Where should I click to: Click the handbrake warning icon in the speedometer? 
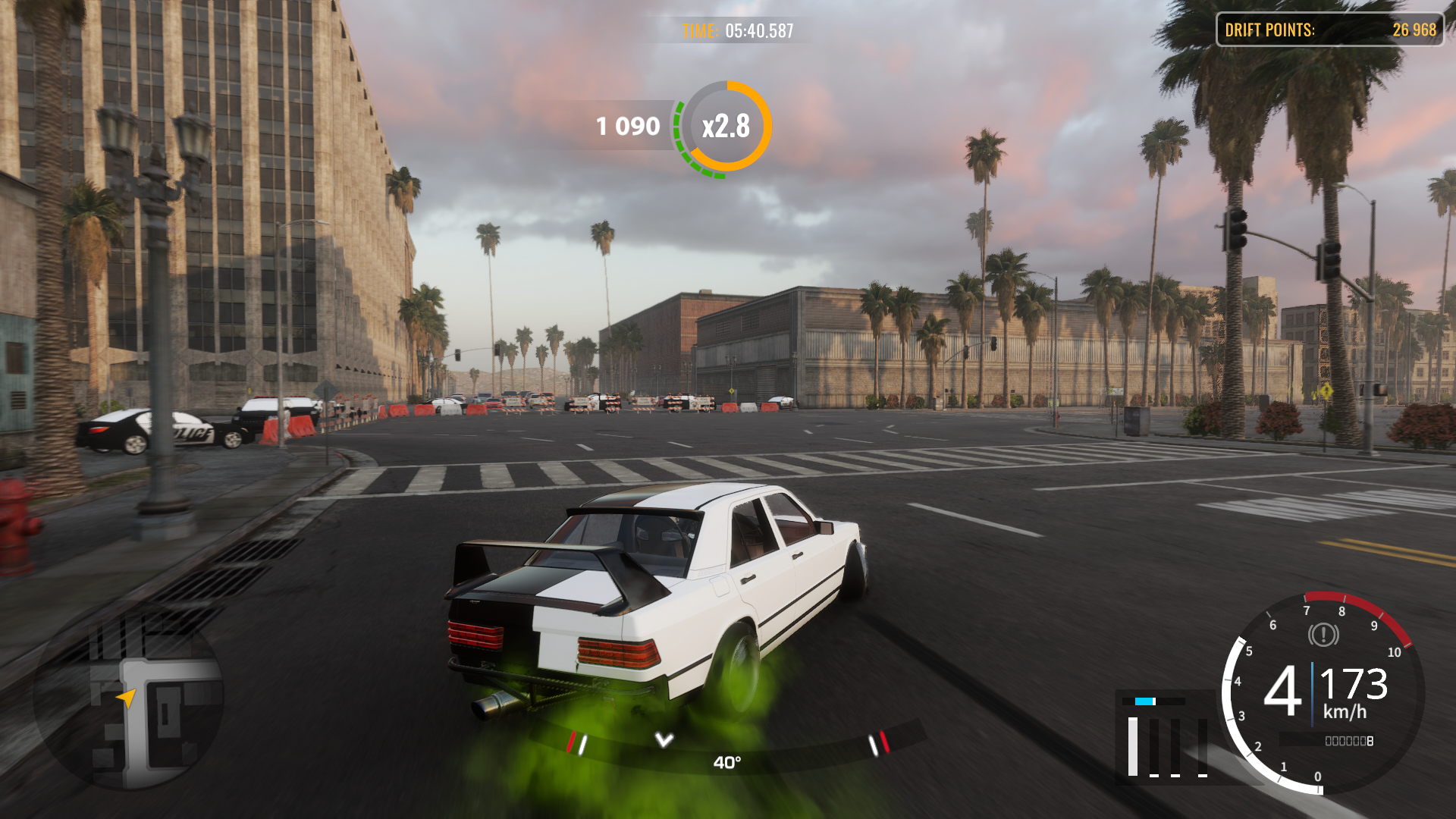tap(1323, 635)
